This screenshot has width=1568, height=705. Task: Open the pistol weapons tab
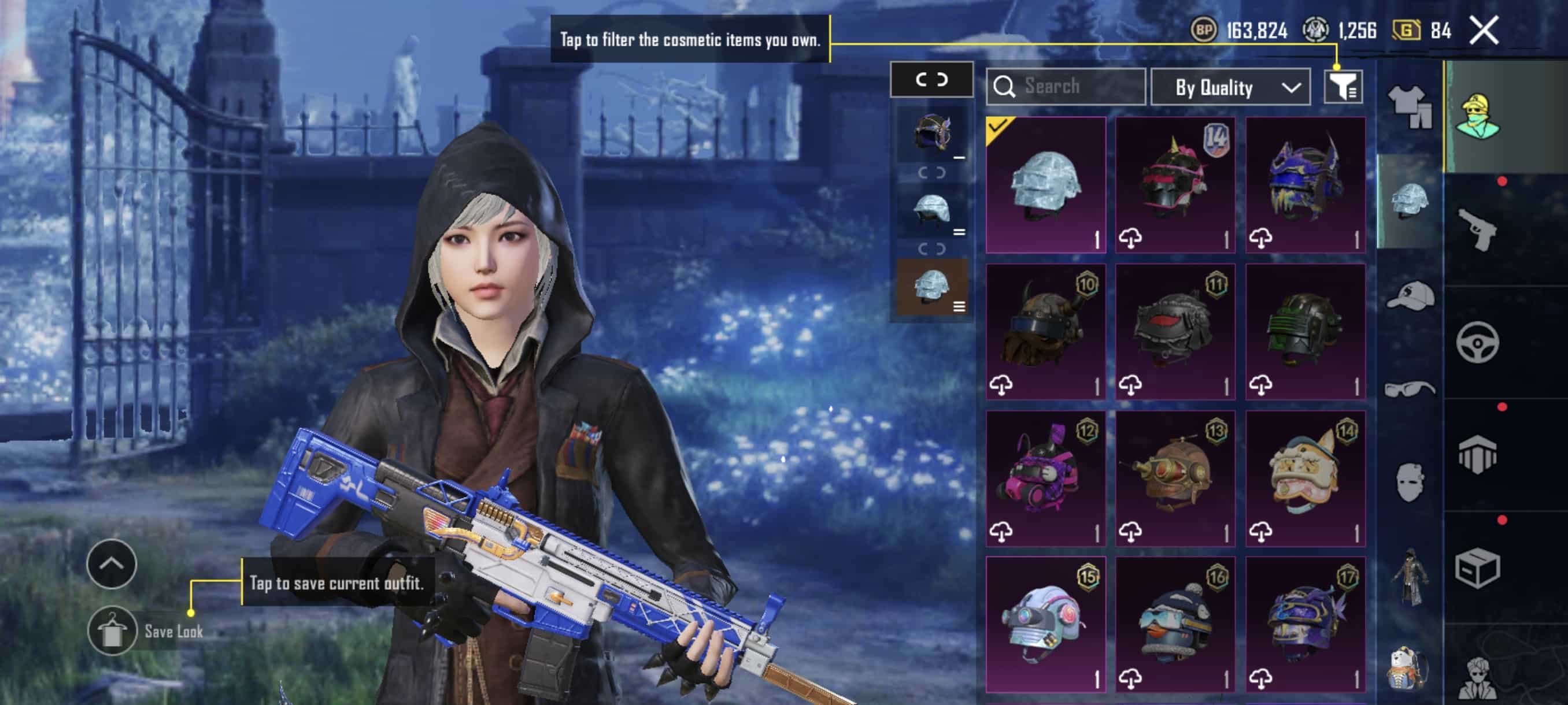[1478, 229]
